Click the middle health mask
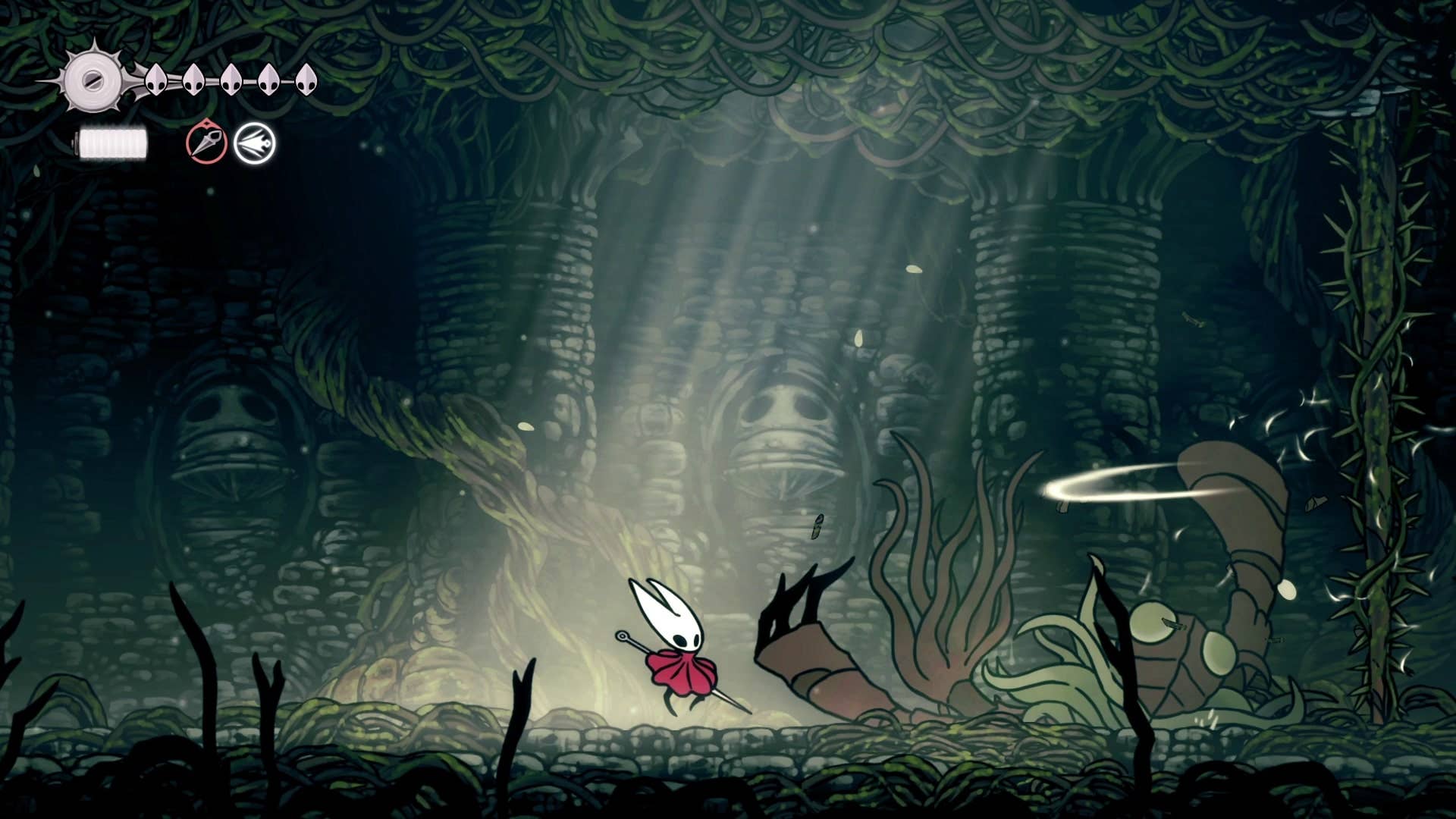The image size is (1456, 819). [x=231, y=80]
